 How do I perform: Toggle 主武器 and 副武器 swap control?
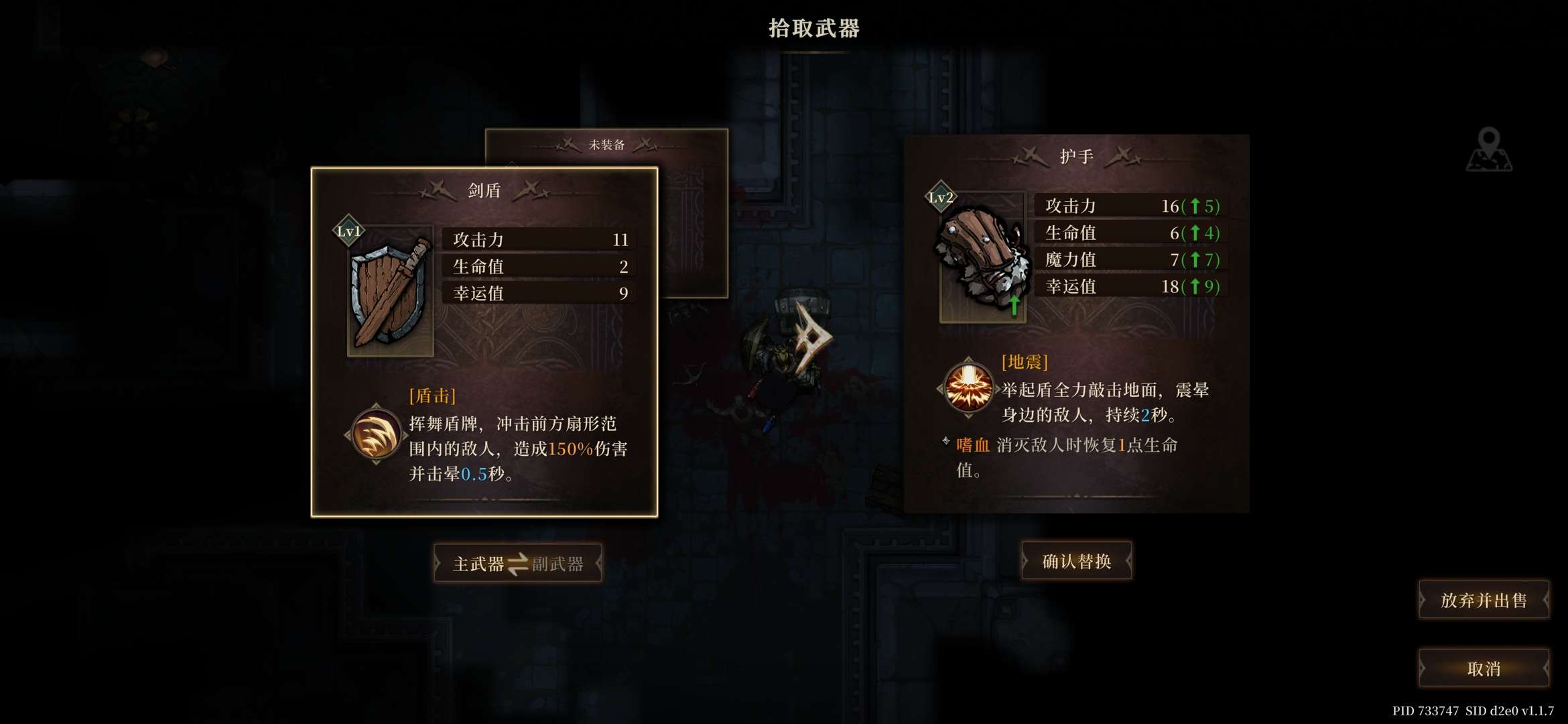[x=517, y=563]
